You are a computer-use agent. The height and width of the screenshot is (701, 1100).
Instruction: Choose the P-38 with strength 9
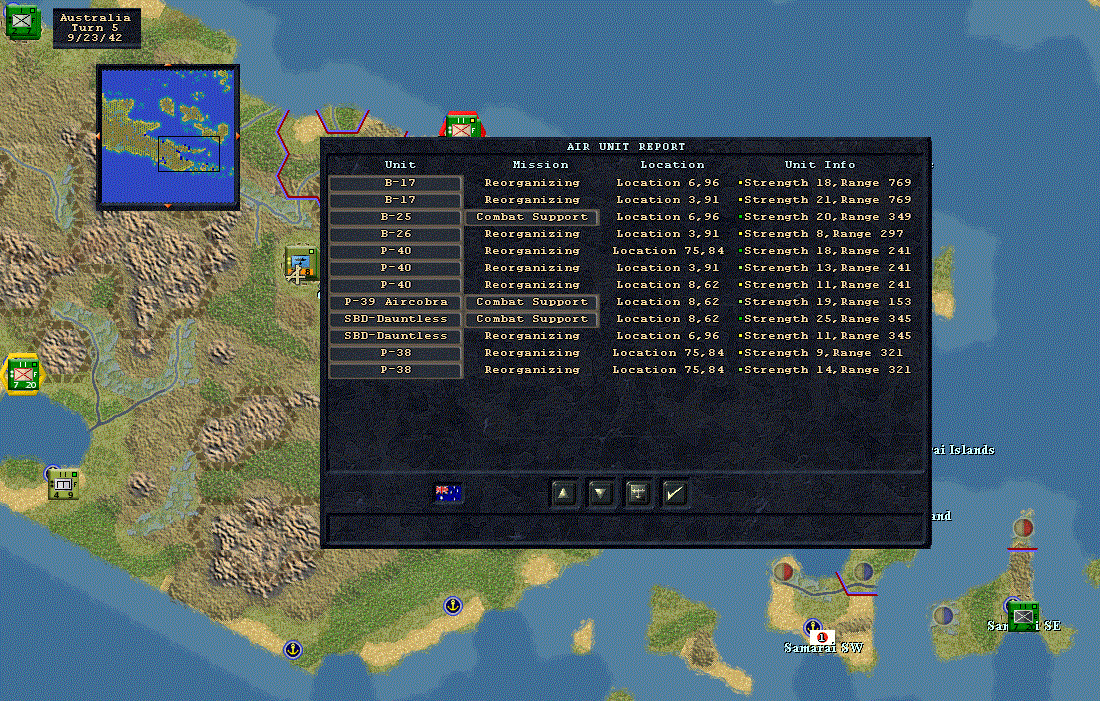click(396, 353)
